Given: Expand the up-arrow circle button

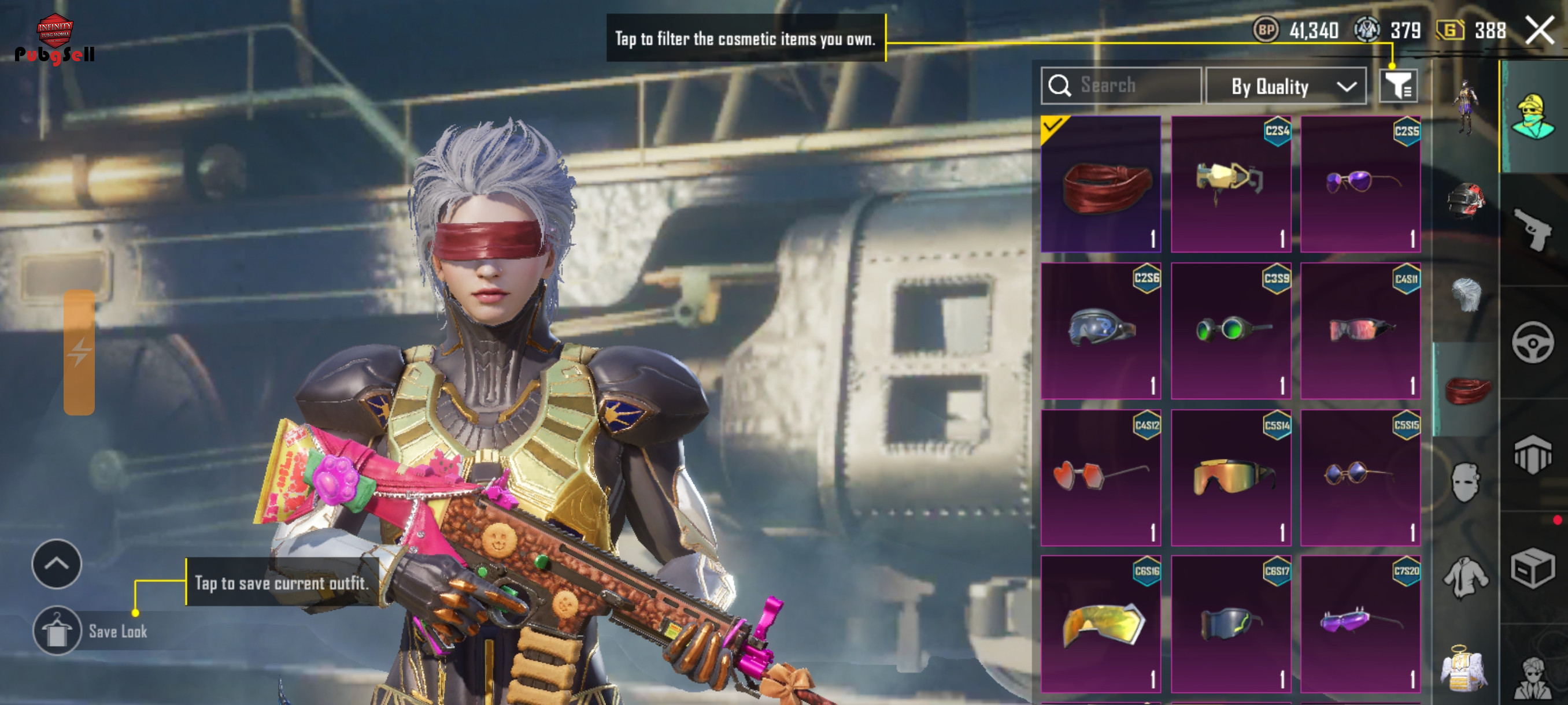Looking at the screenshot, I should tap(57, 564).
